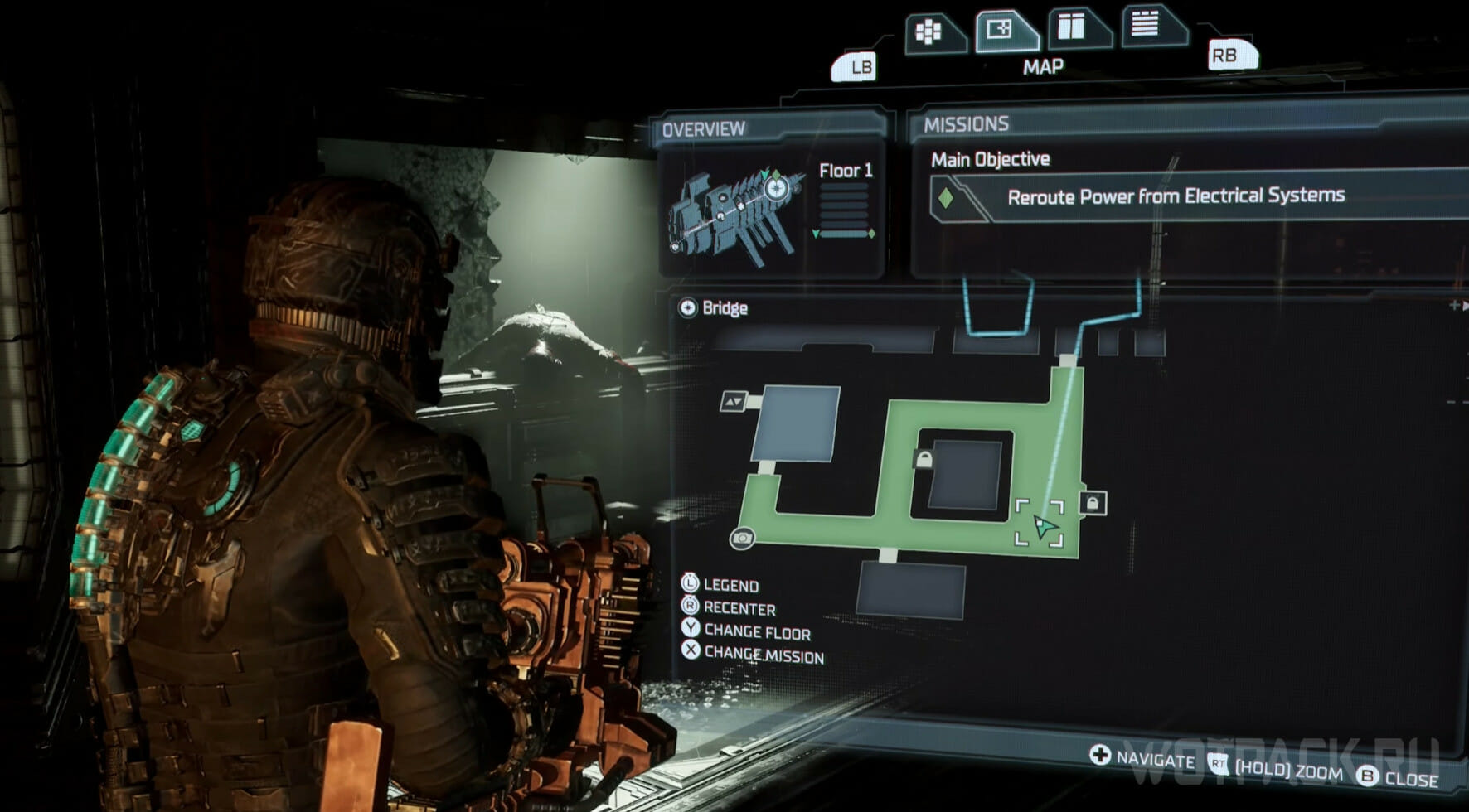Click the ship overview thumbnail
Image resolution: width=1469 pixels, height=812 pixels.
click(x=736, y=214)
